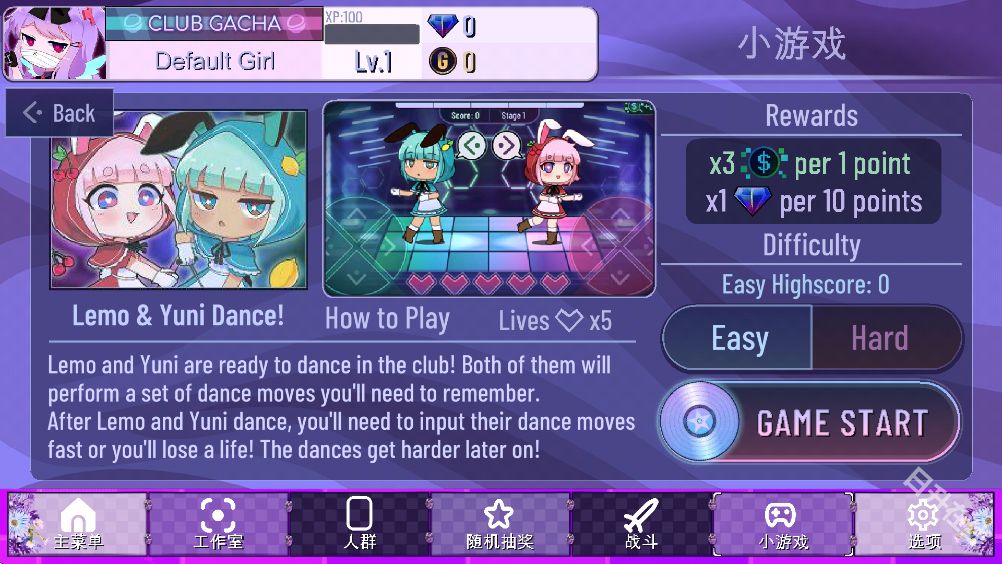Screen dimensions: 1002x564
Task: Tap the blue diamond gem counter
Action: pos(451,26)
